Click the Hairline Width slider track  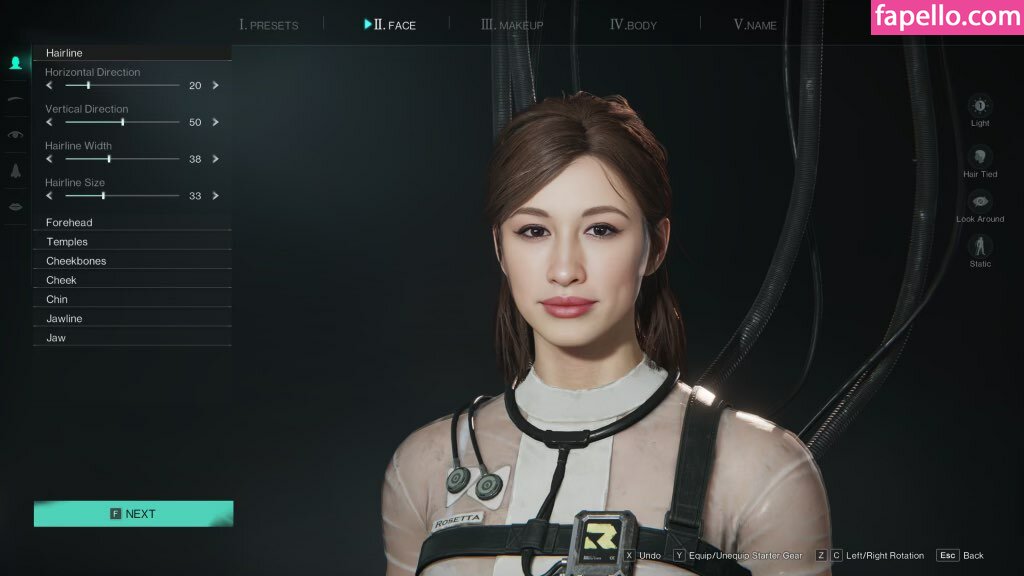point(122,159)
